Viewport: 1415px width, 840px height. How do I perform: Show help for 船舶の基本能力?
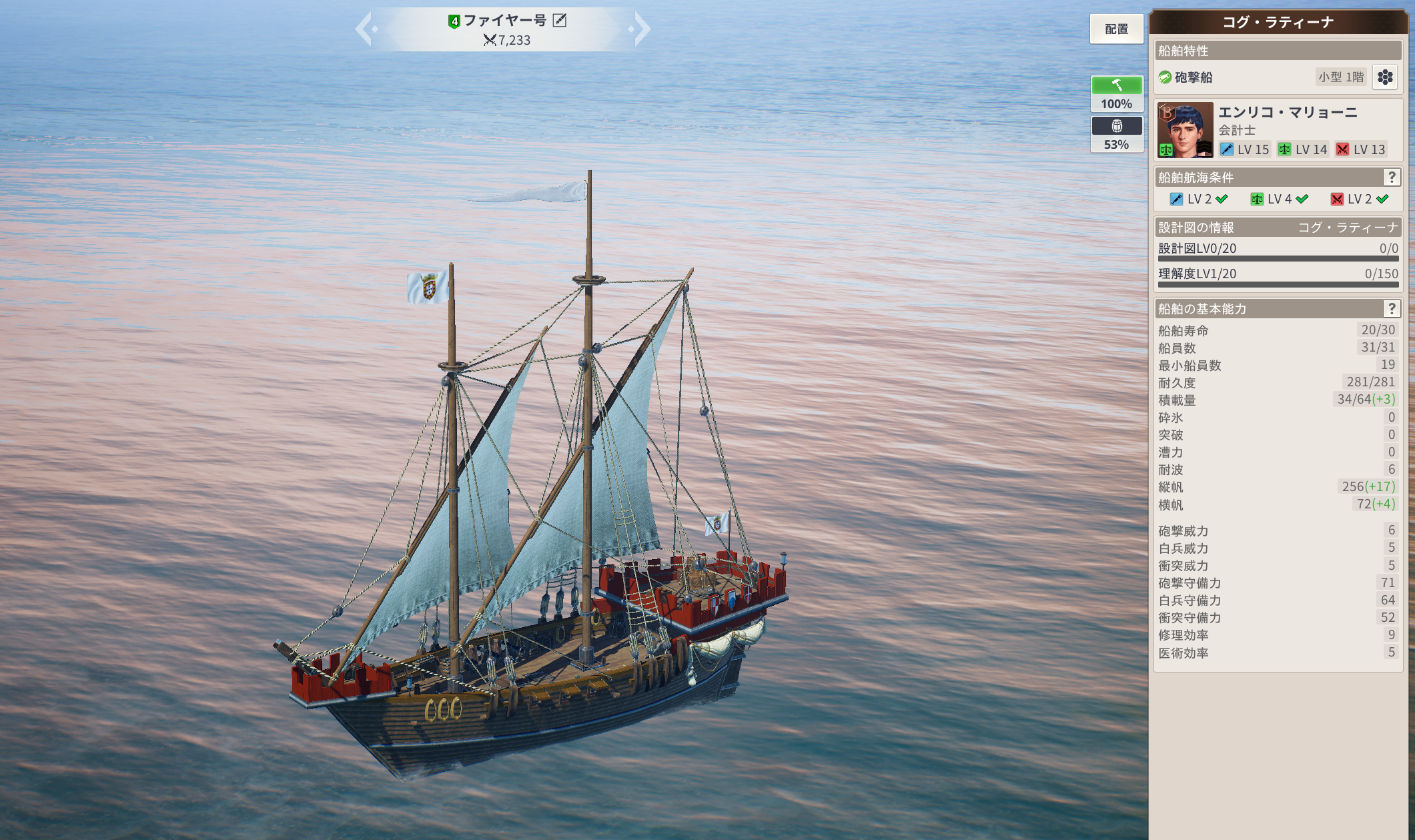tap(1391, 309)
